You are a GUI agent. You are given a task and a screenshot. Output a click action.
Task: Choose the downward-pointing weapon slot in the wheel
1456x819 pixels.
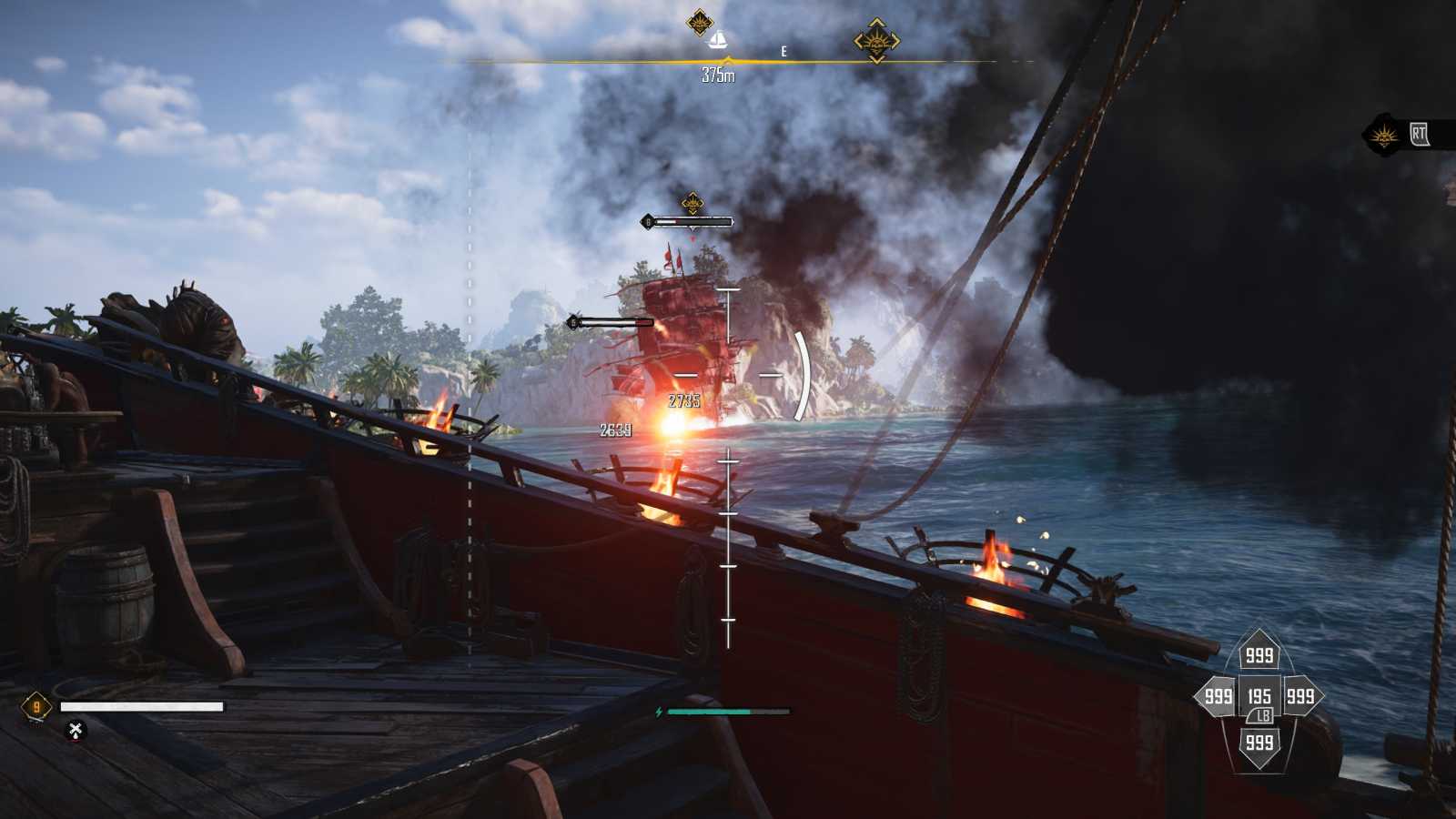click(x=1259, y=743)
